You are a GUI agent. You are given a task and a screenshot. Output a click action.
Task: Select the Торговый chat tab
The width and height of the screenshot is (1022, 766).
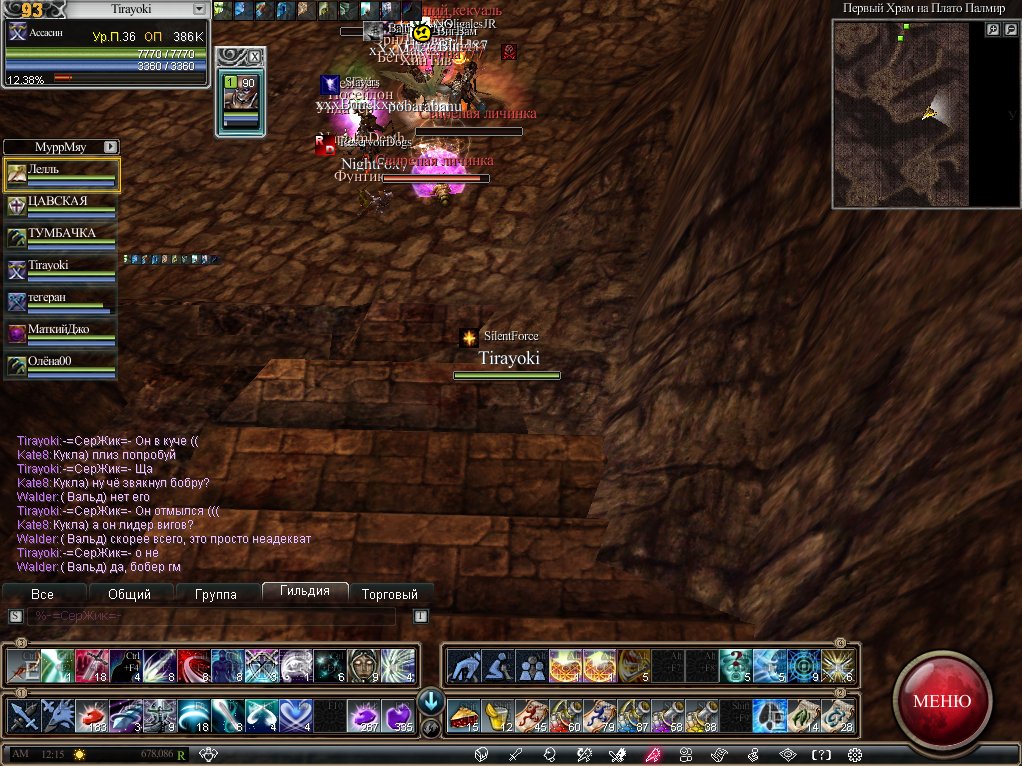coord(391,594)
